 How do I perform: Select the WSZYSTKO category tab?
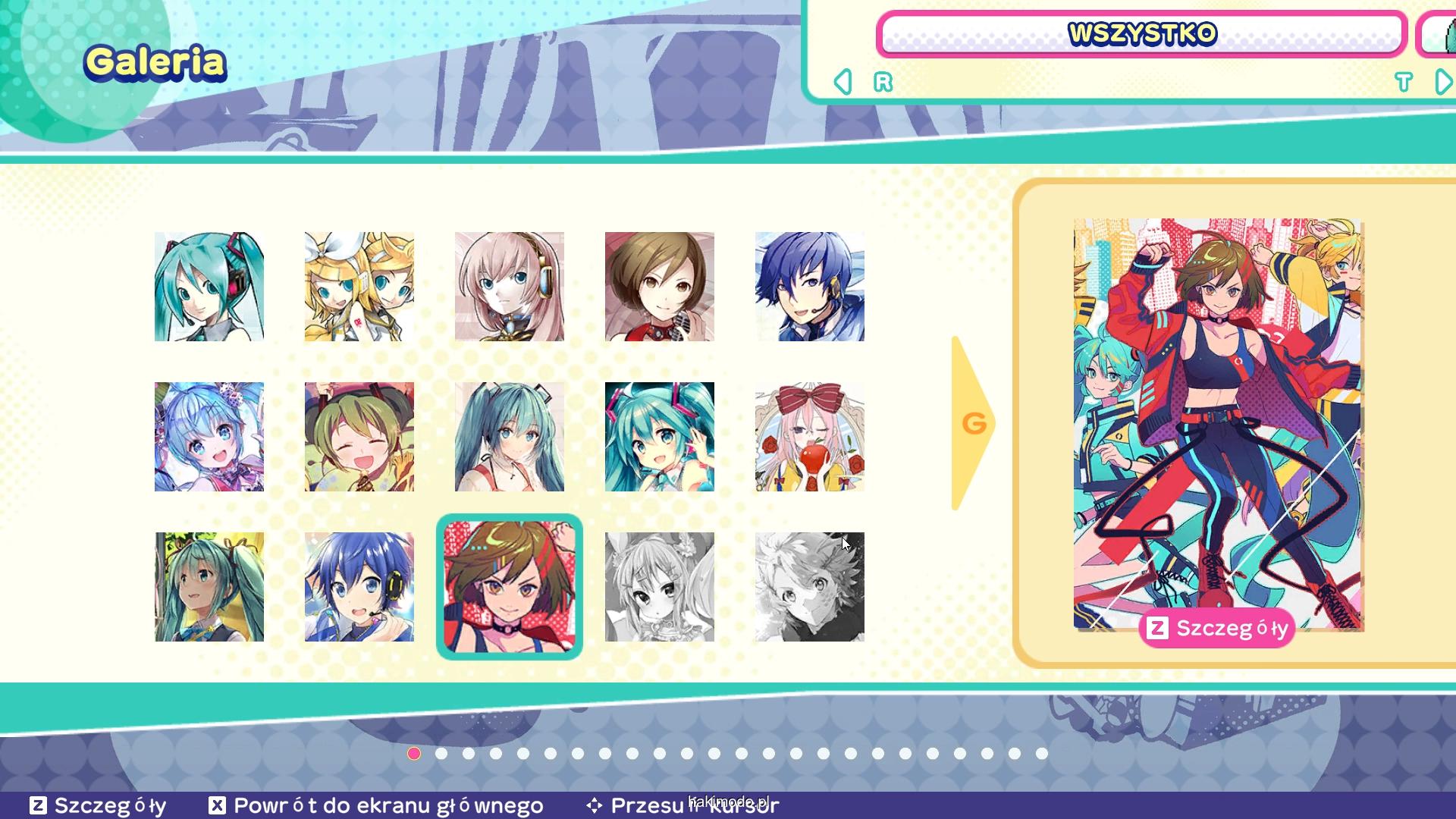point(1141,34)
